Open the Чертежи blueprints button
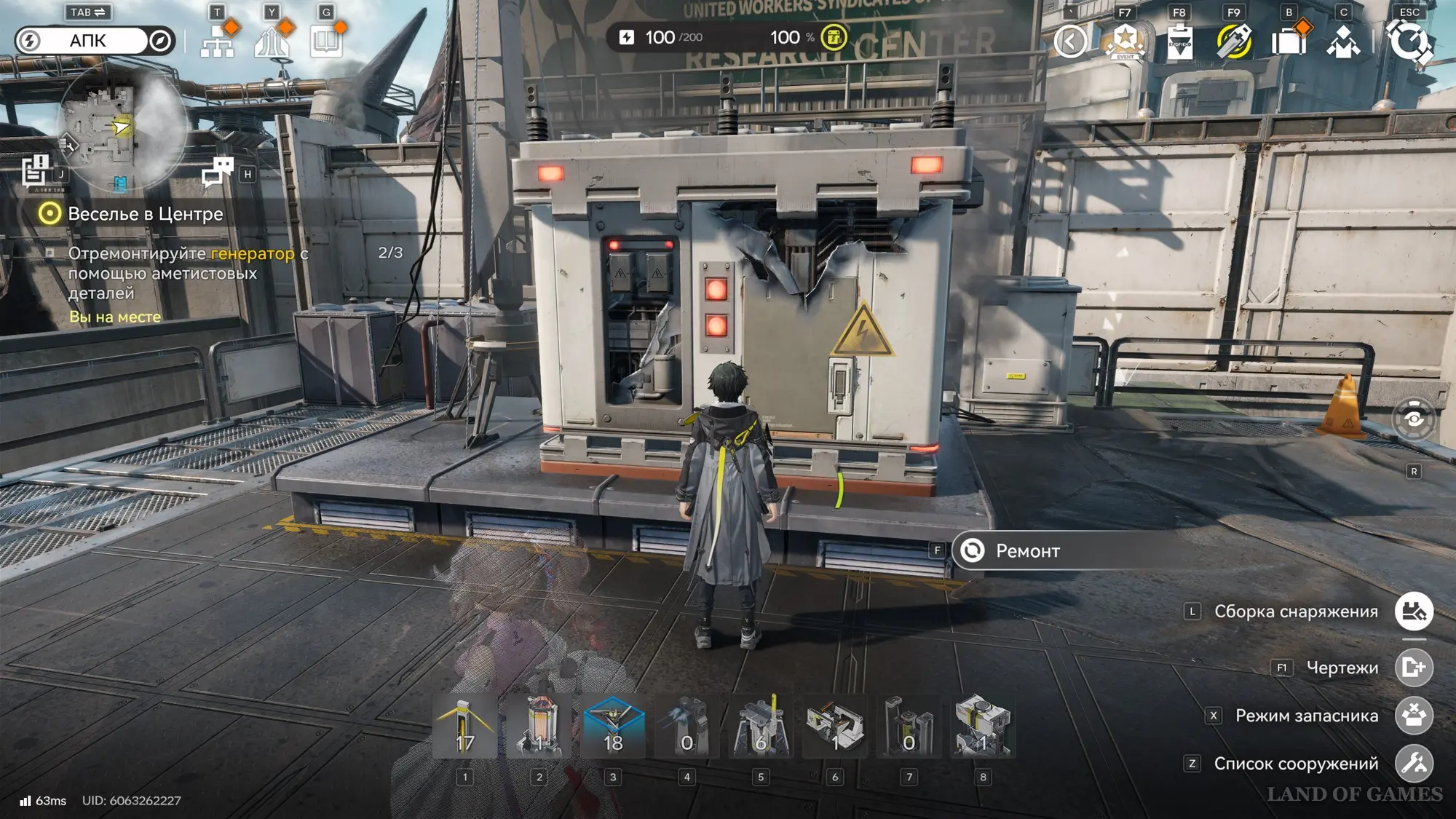1456x819 pixels. coord(1414,668)
